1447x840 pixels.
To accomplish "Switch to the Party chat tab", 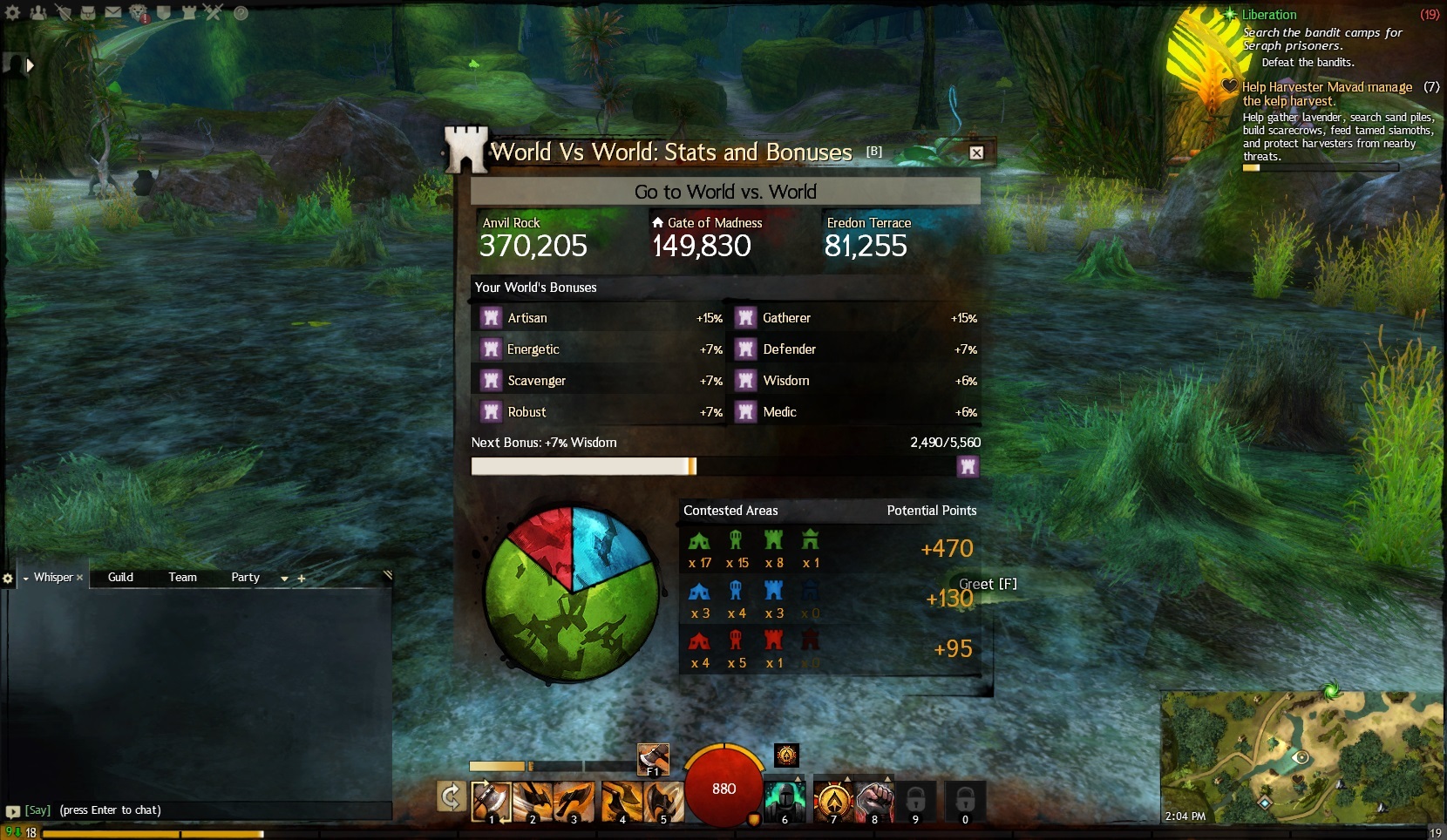I will click(245, 577).
